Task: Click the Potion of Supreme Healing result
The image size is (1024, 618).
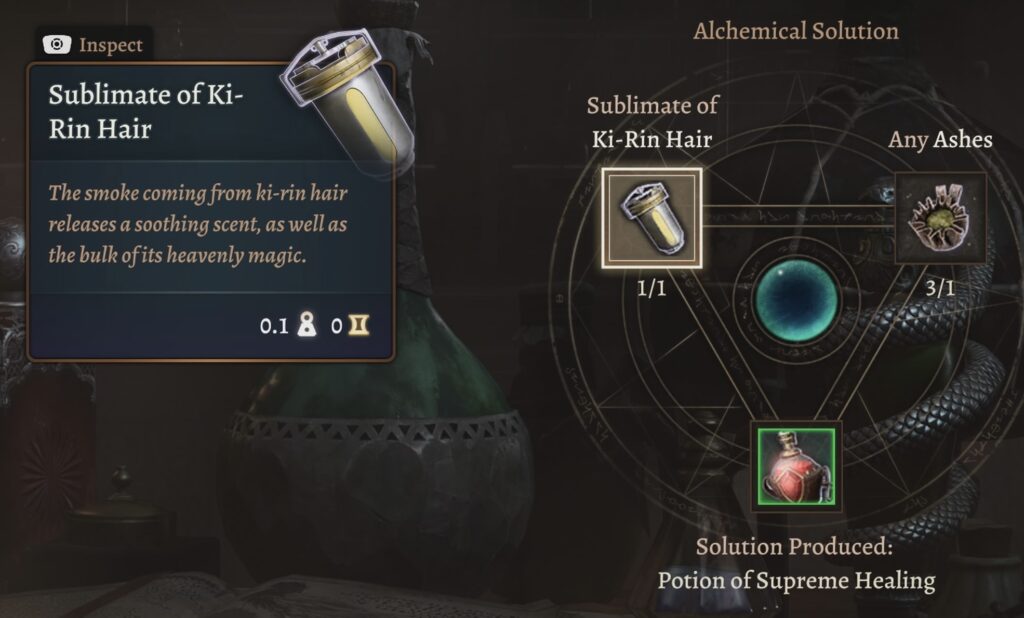Action: 795,466
